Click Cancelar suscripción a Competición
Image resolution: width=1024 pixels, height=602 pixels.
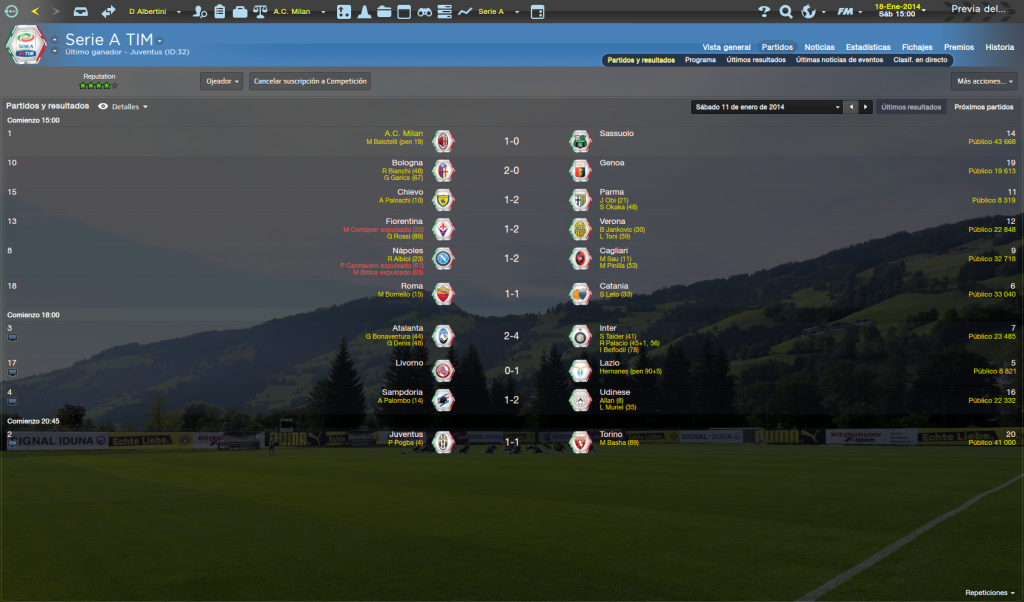click(310, 81)
